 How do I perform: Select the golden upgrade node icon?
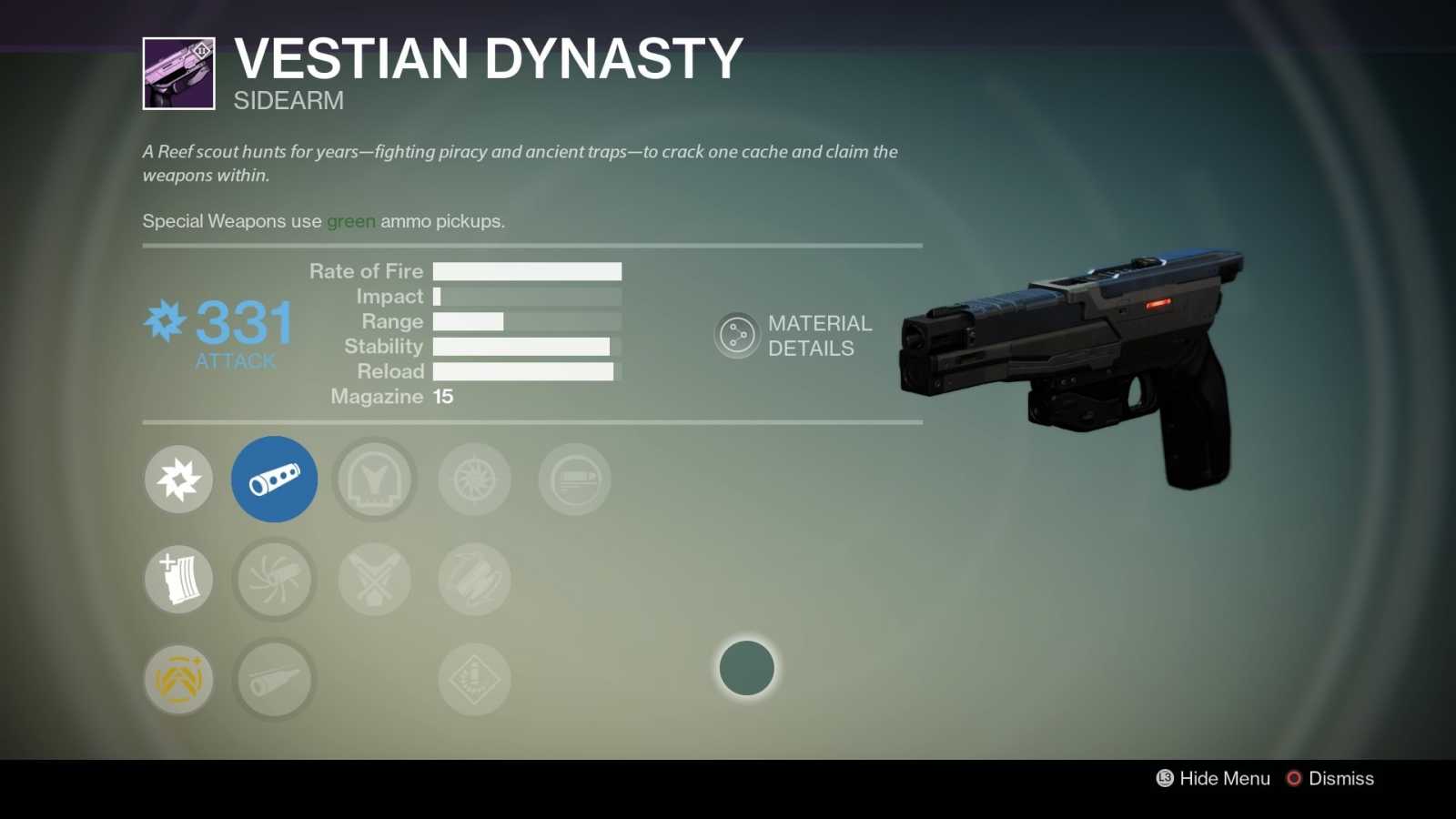(178, 679)
